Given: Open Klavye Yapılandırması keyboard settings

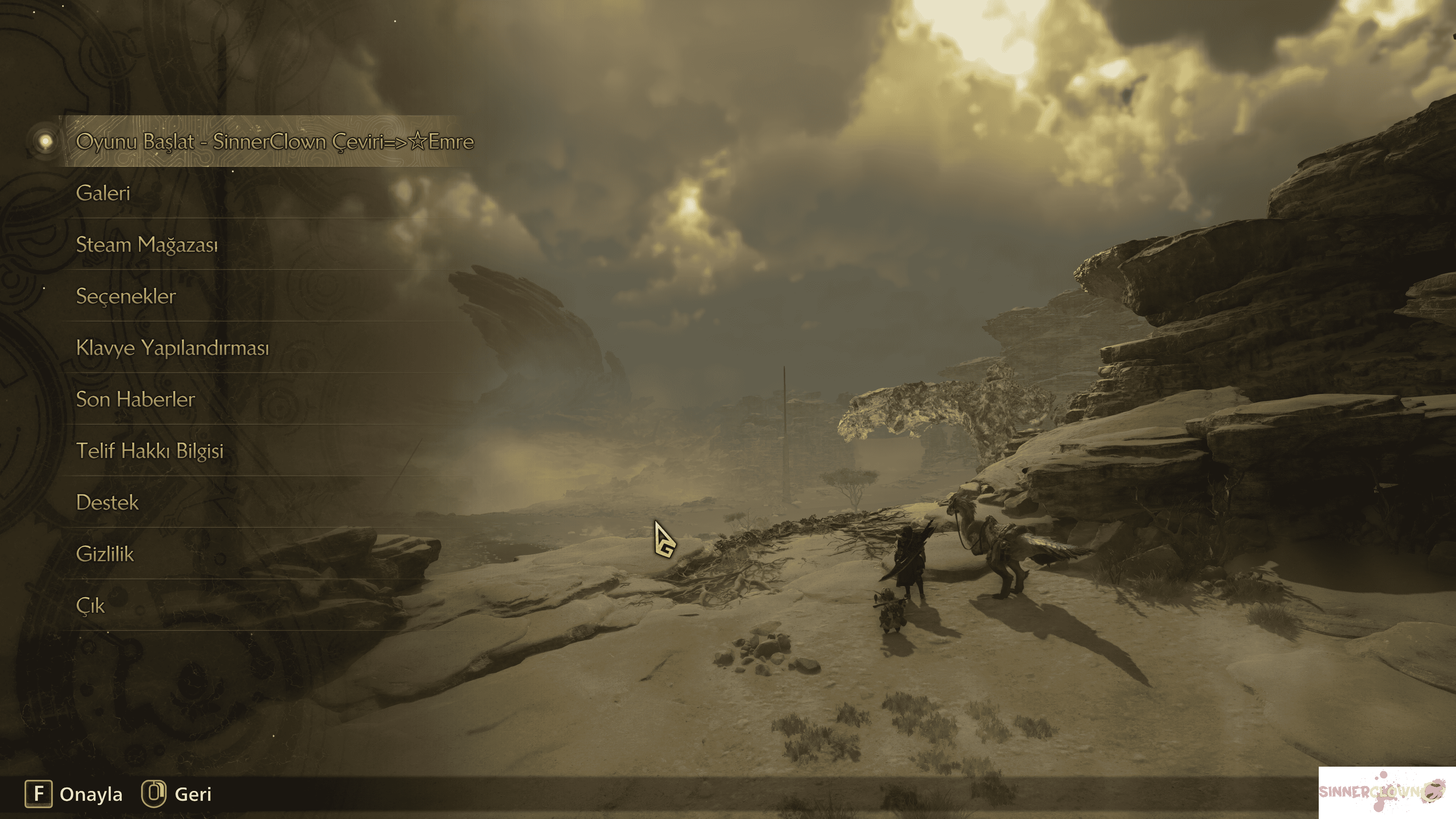Looking at the screenshot, I should 173,348.
